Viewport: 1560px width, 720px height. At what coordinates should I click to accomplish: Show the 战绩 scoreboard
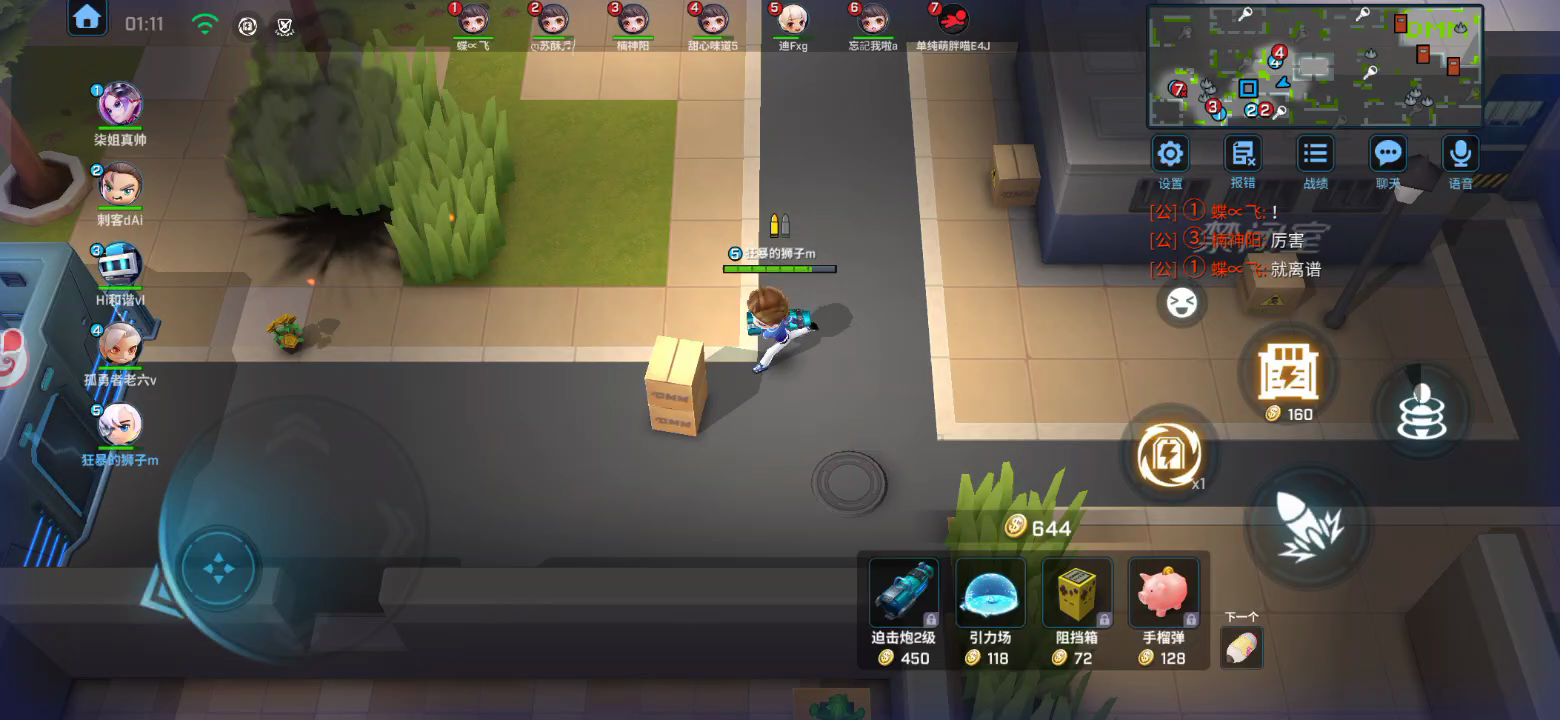tap(1315, 155)
